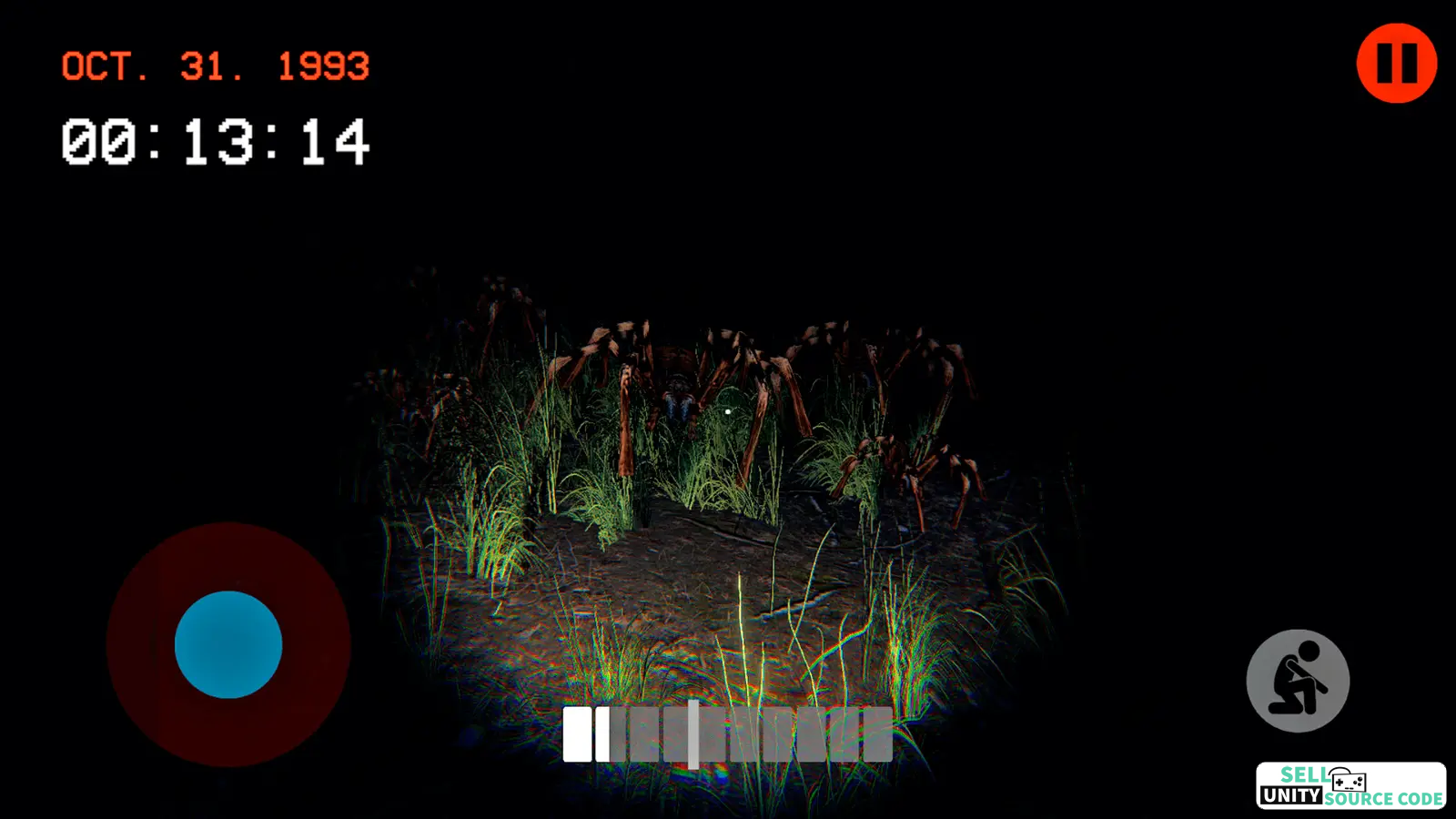Touch the blue virtual joystick knob

pyautogui.click(x=228, y=644)
